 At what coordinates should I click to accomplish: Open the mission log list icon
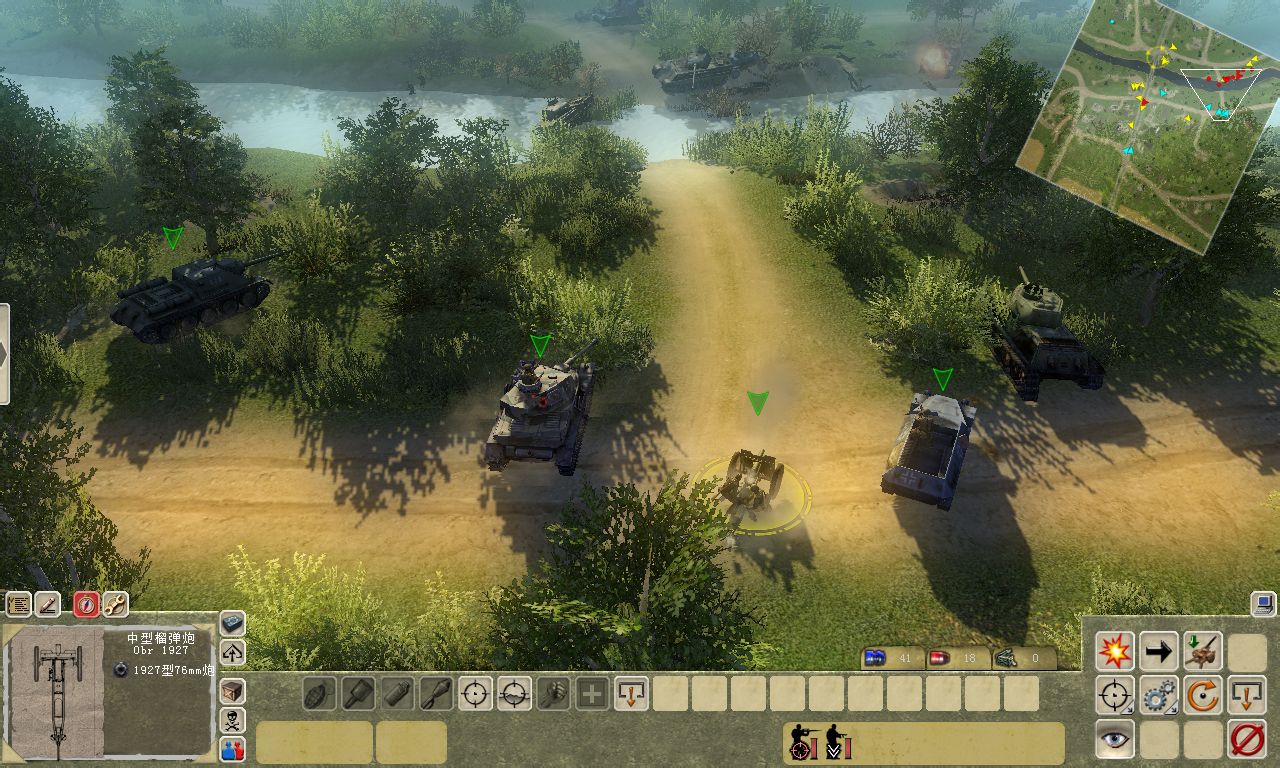[18, 604]
